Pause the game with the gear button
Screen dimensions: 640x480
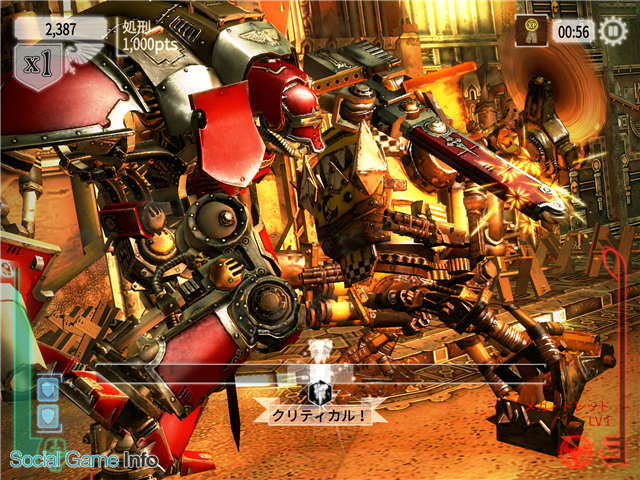(x=612, y=31)
